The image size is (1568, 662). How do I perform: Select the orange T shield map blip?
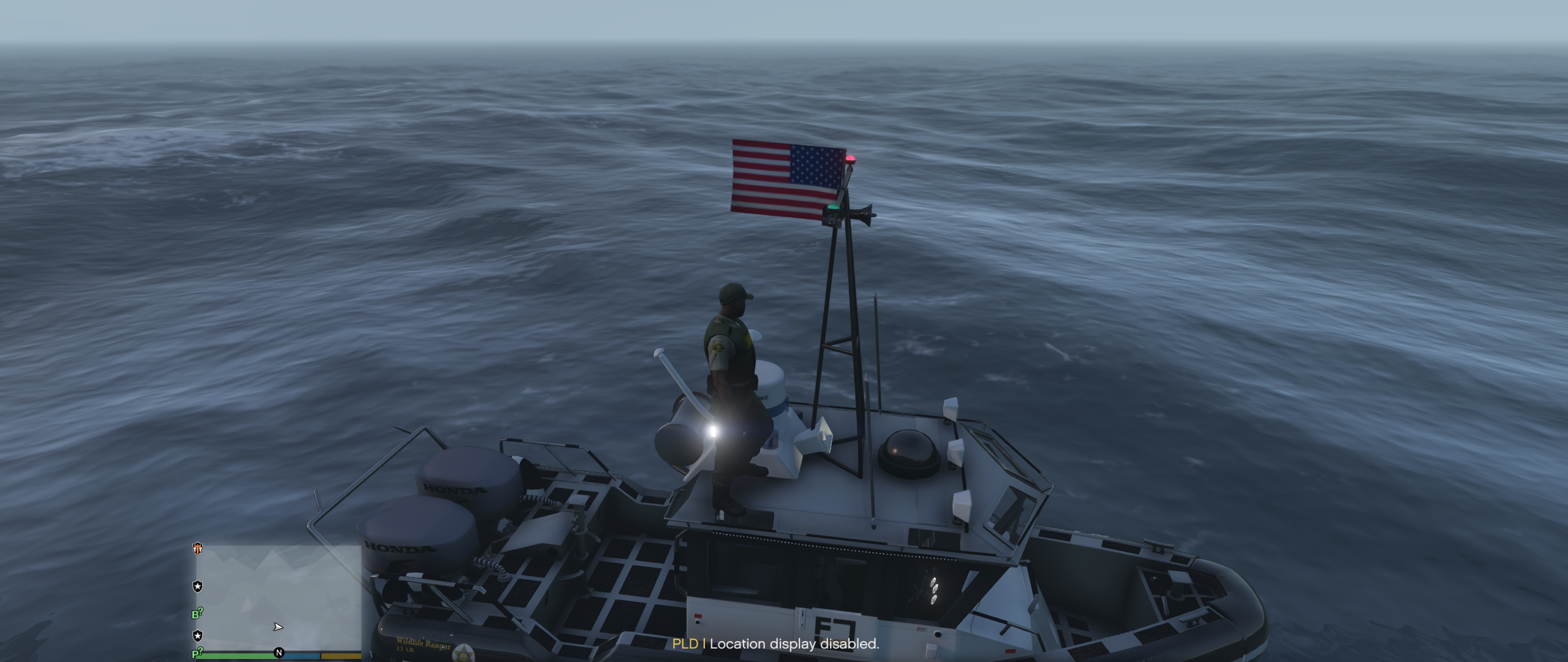point(197,549)
